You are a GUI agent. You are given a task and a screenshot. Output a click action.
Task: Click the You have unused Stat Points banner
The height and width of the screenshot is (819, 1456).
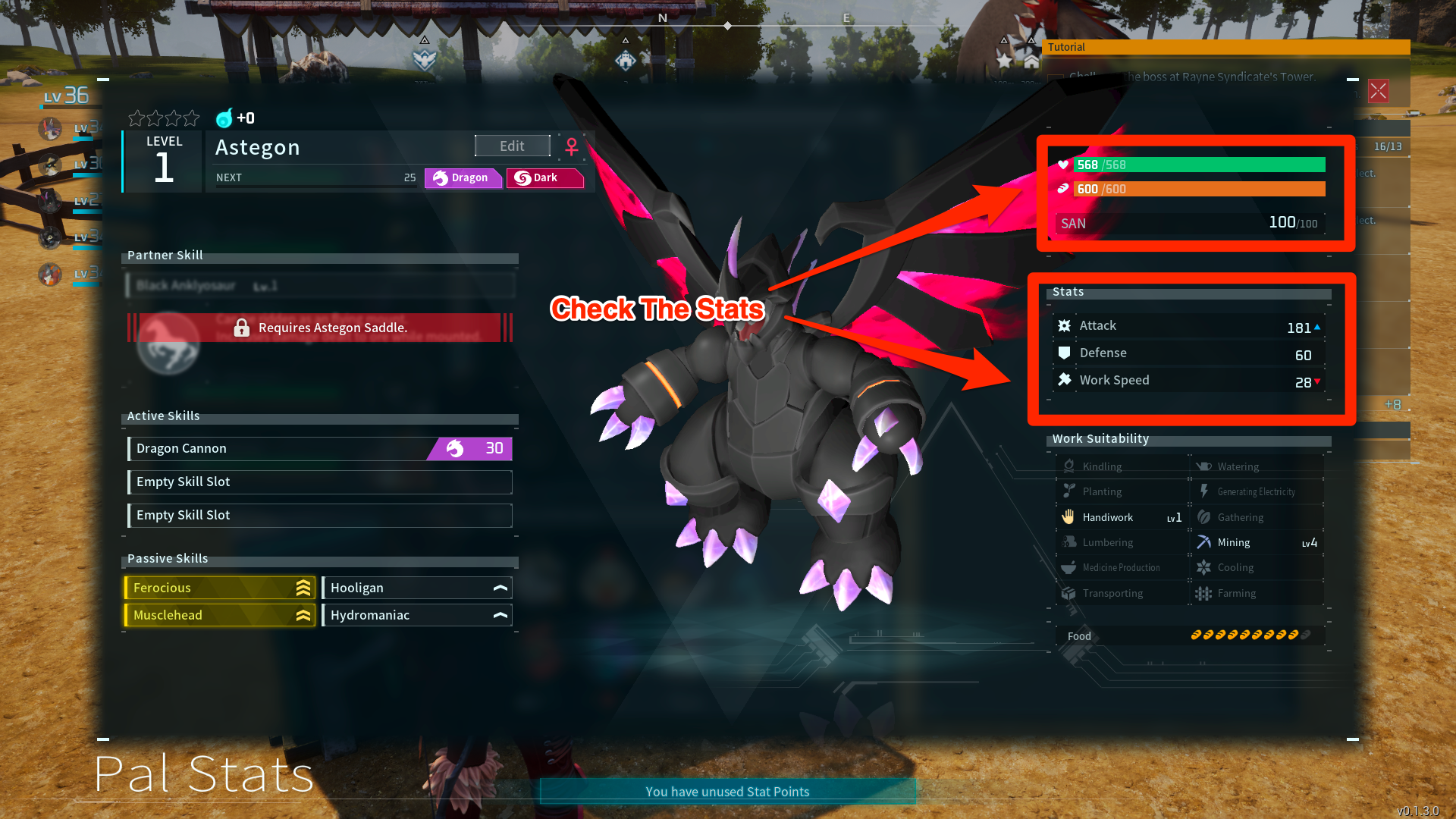click(x=727, y=791)
